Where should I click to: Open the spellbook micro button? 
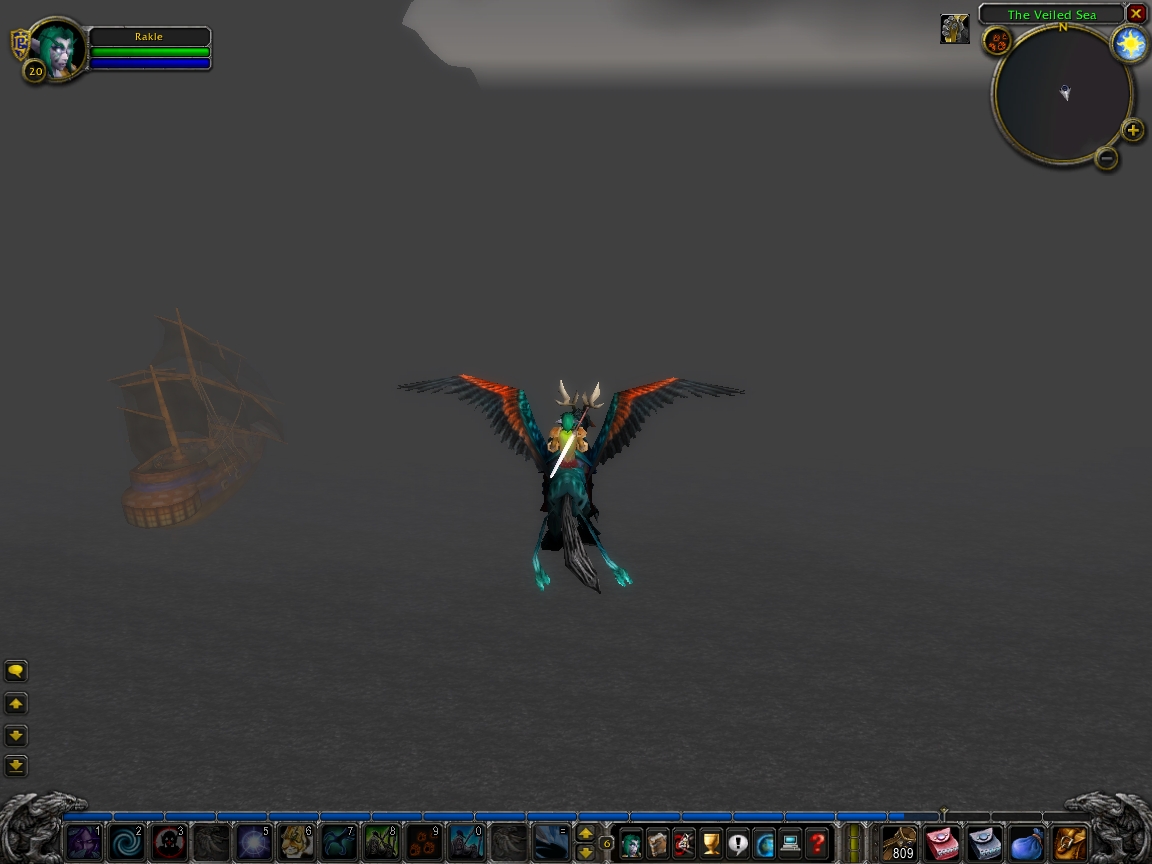click(657, 843)
